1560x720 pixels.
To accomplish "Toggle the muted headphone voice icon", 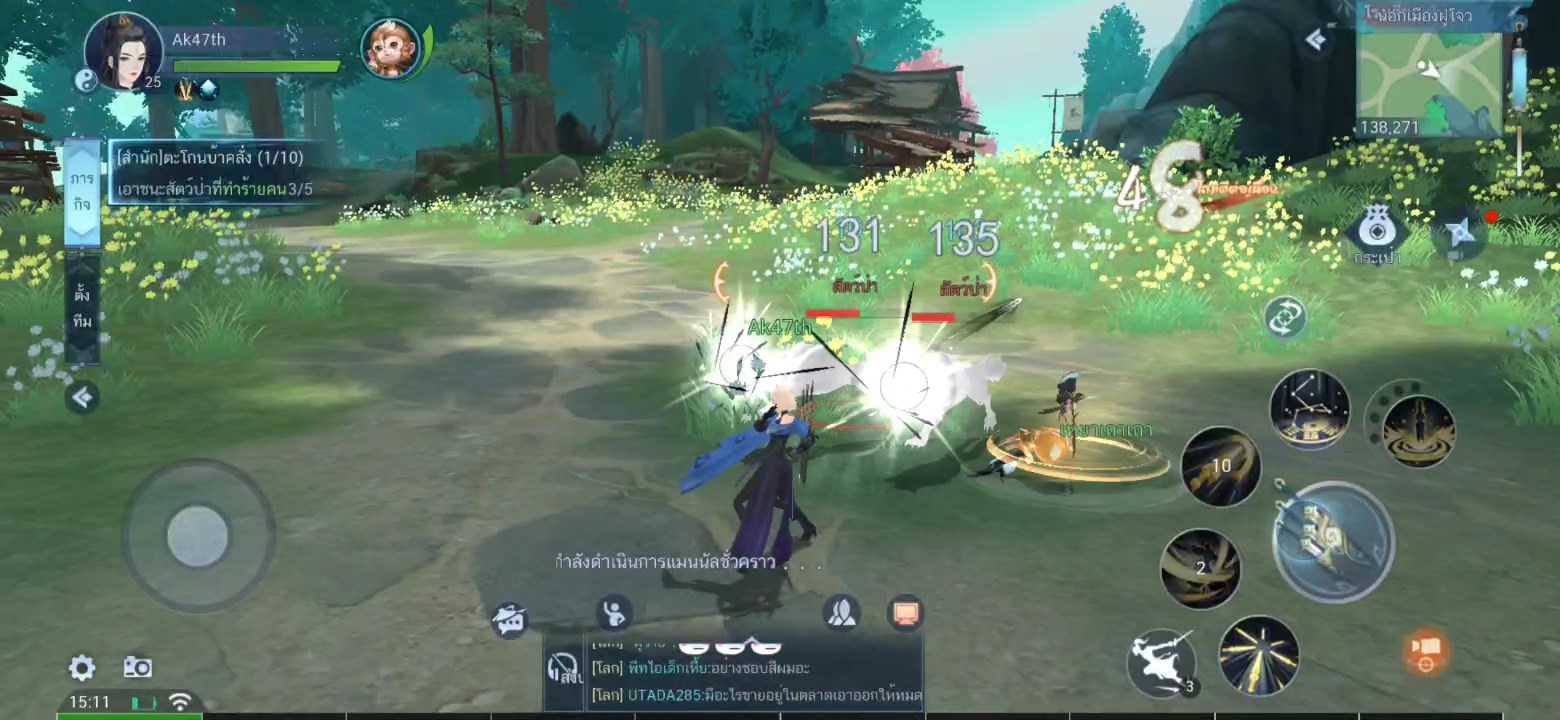I will click(565, 668).
